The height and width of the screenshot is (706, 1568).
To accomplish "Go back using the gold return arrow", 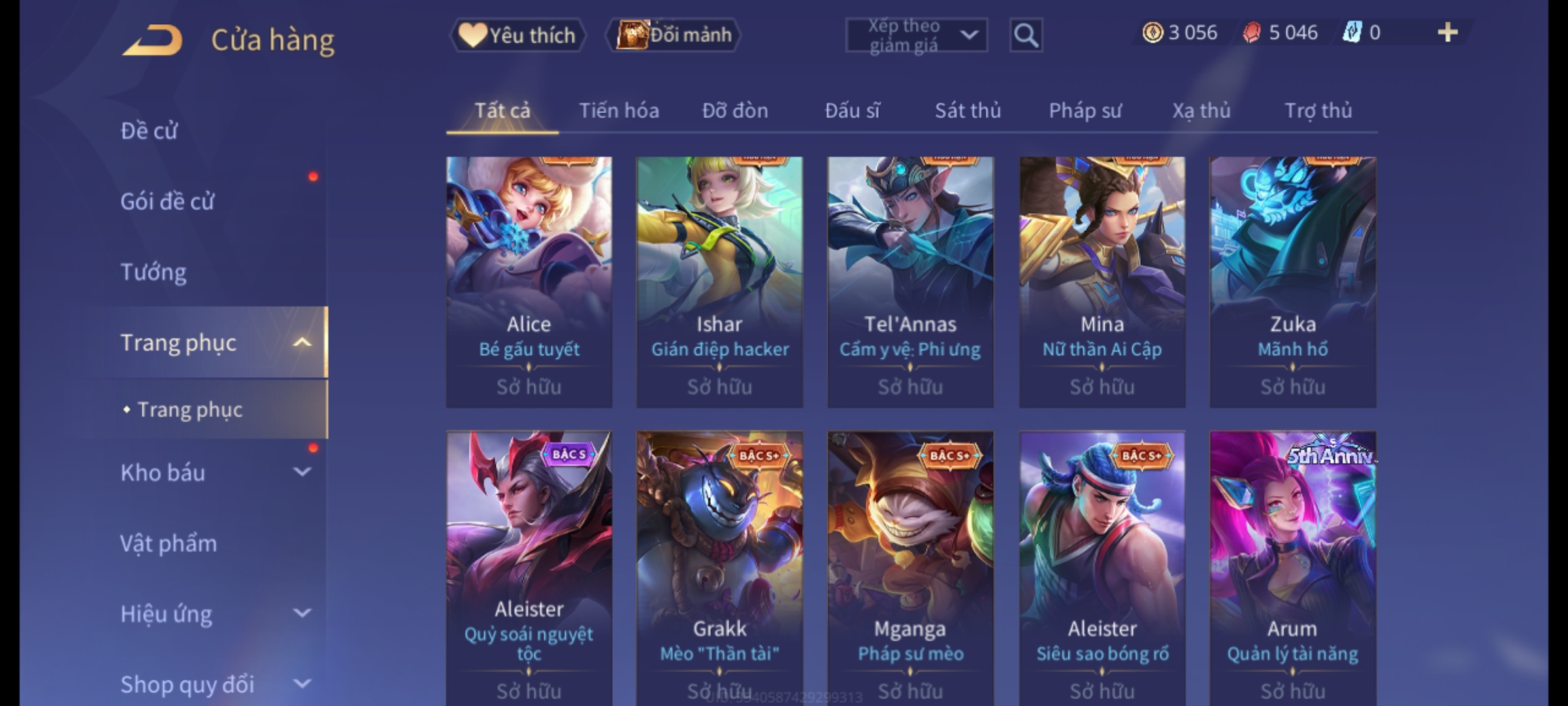I will [x=153, y=40].
